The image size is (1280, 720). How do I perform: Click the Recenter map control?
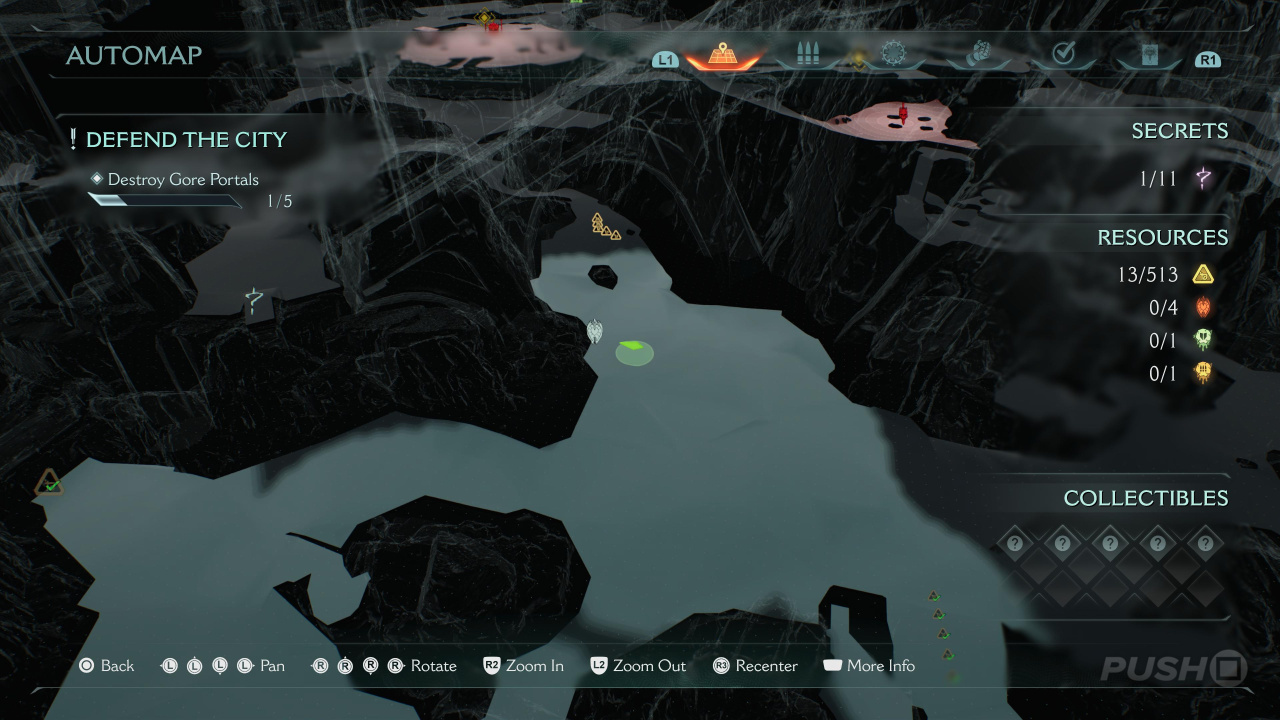point(755,666)
